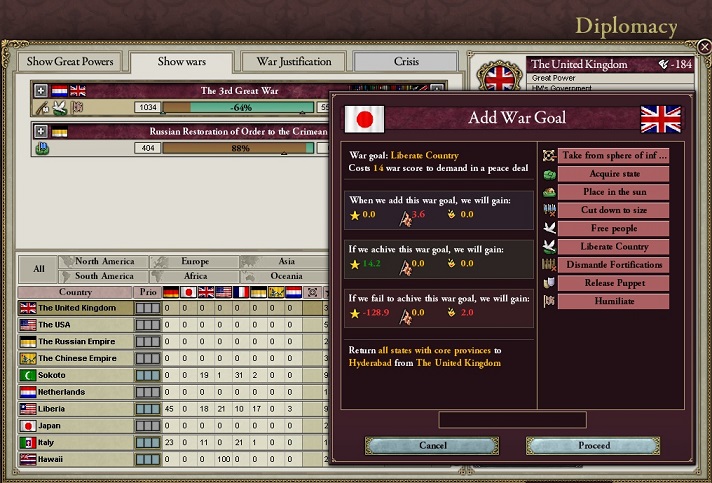The height and width of the screenshot is (483, 712).
Task: Select the Humiliate war goal
Action: [613, 301]
